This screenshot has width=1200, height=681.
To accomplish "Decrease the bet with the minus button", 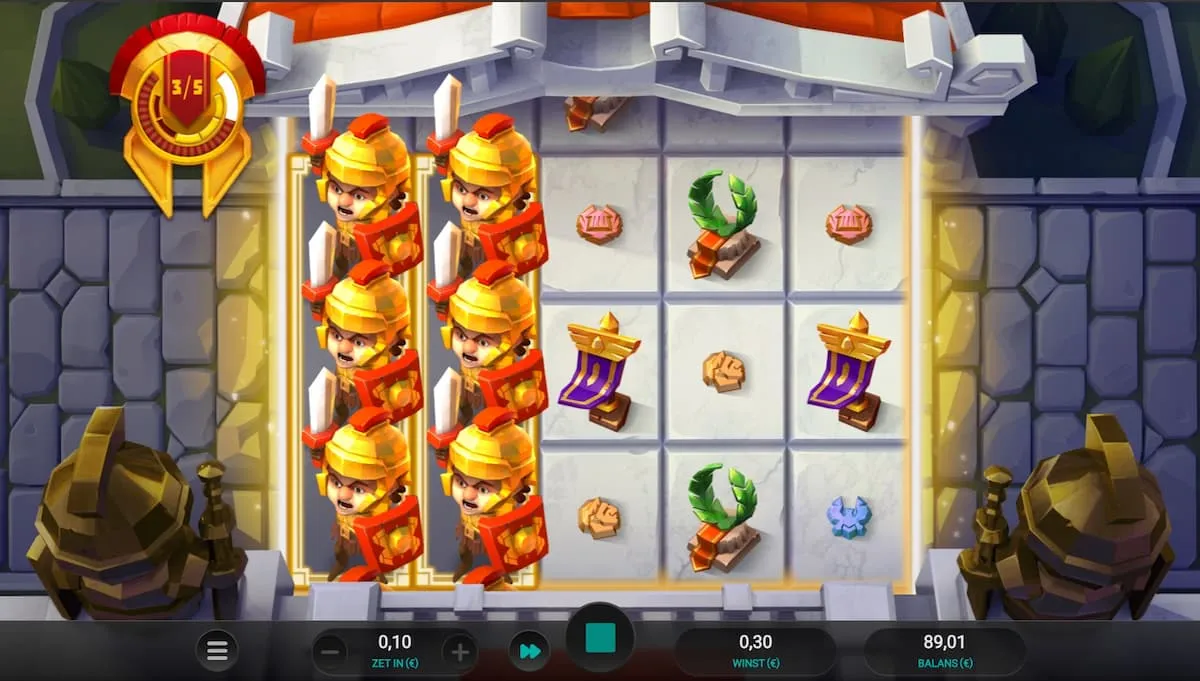I will point(333,653).
